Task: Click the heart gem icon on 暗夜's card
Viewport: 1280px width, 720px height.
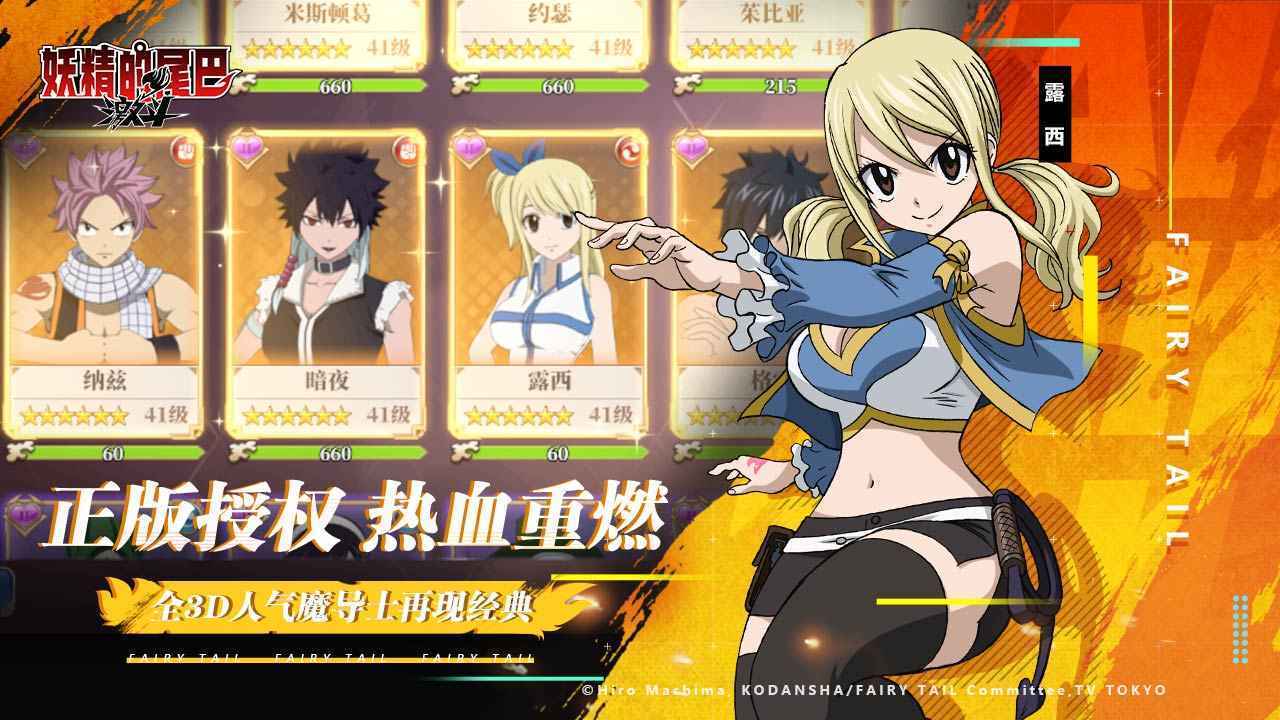Action: coord(247,147)
